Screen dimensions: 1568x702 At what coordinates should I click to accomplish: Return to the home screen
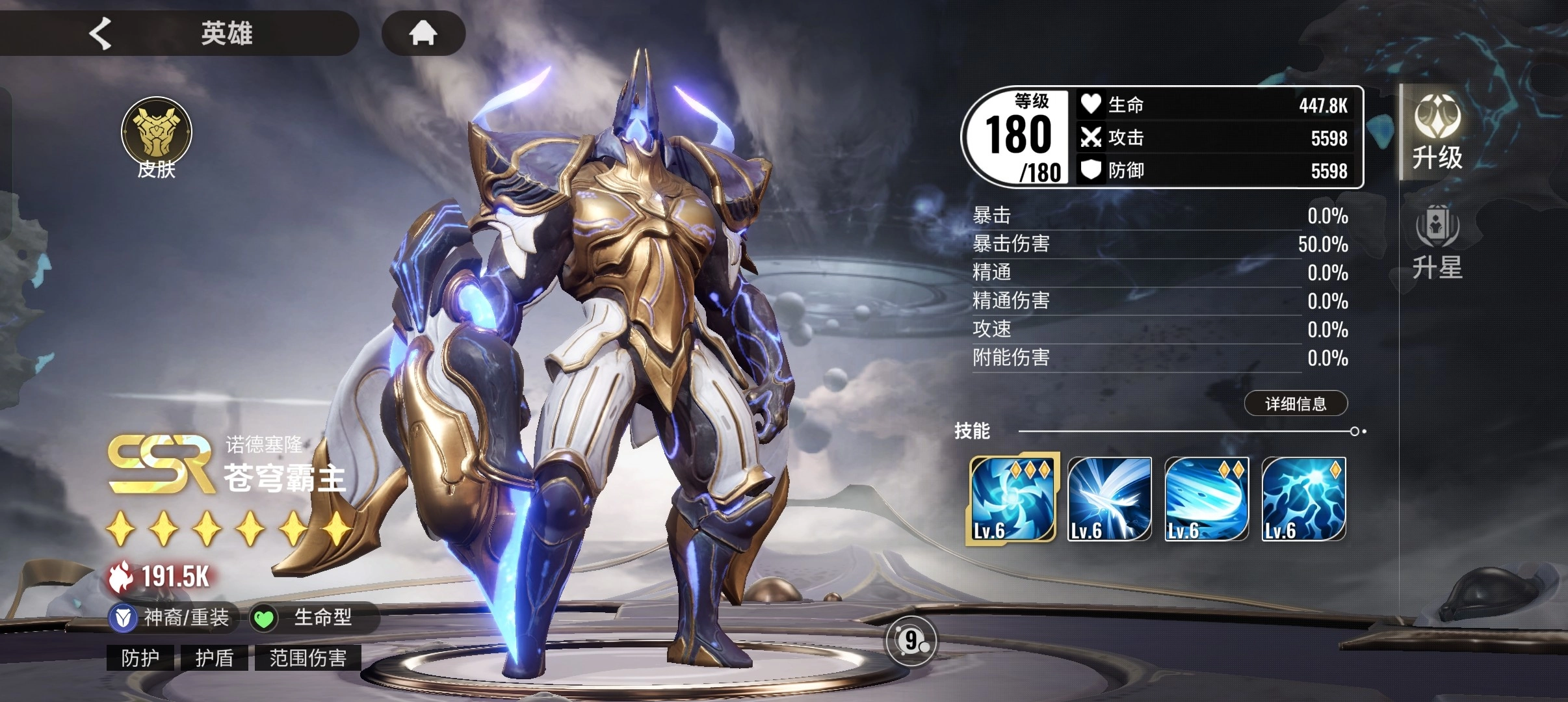tap(423, 33)
